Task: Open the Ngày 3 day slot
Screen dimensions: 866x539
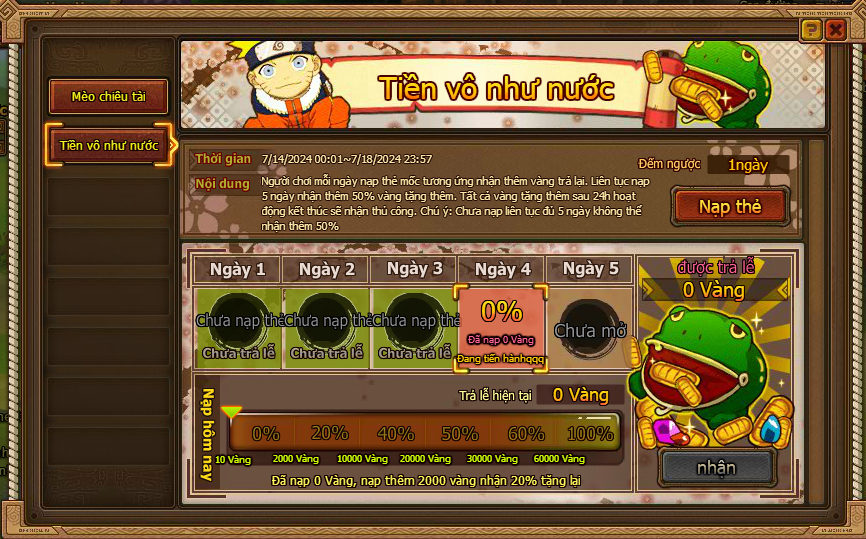Action: pos(415,325)
